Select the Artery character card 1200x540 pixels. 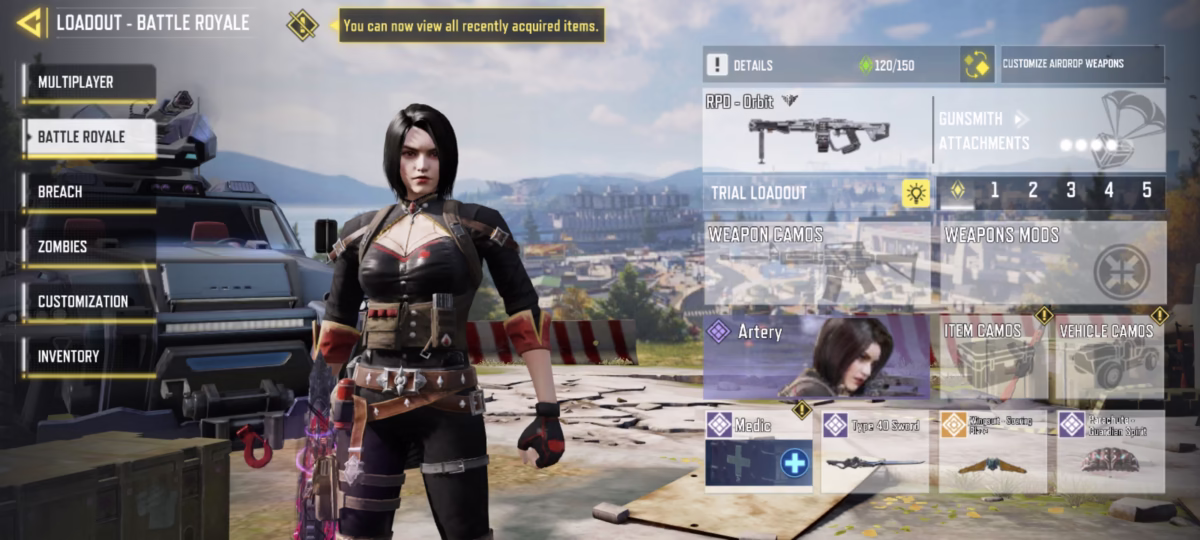coord(816,357)
